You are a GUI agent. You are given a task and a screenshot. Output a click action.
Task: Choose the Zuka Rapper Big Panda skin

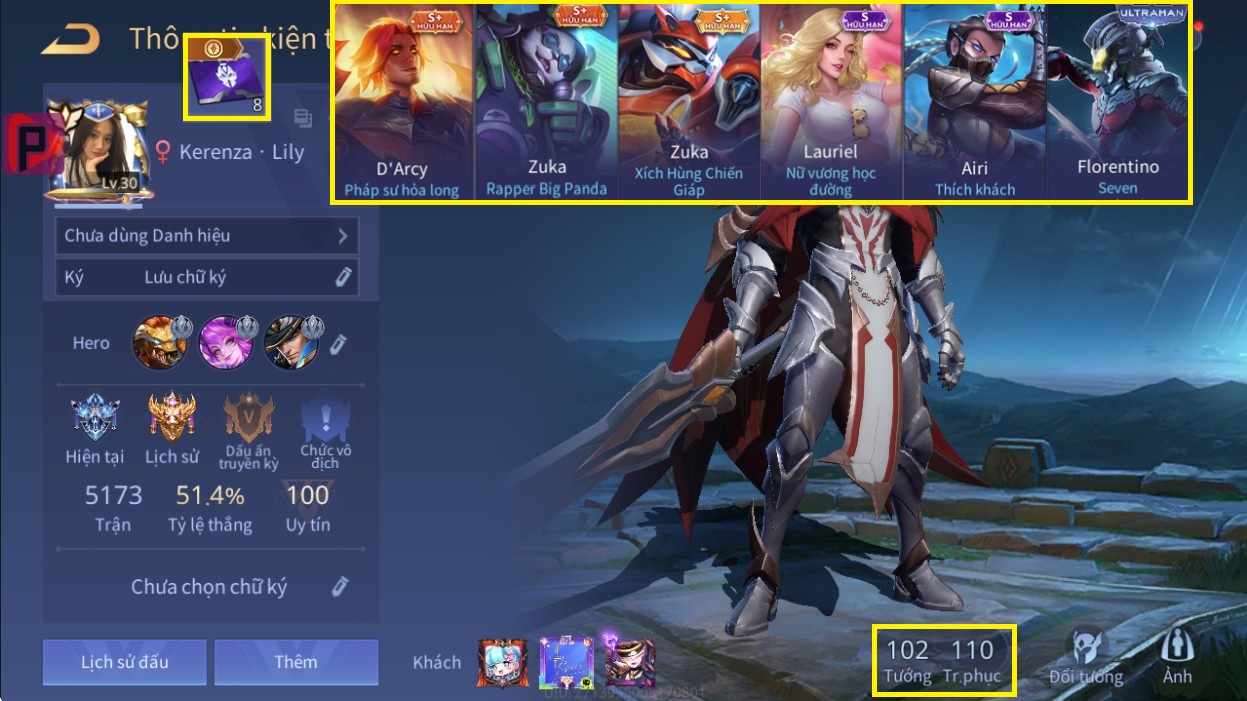click(x=546, y=103)
